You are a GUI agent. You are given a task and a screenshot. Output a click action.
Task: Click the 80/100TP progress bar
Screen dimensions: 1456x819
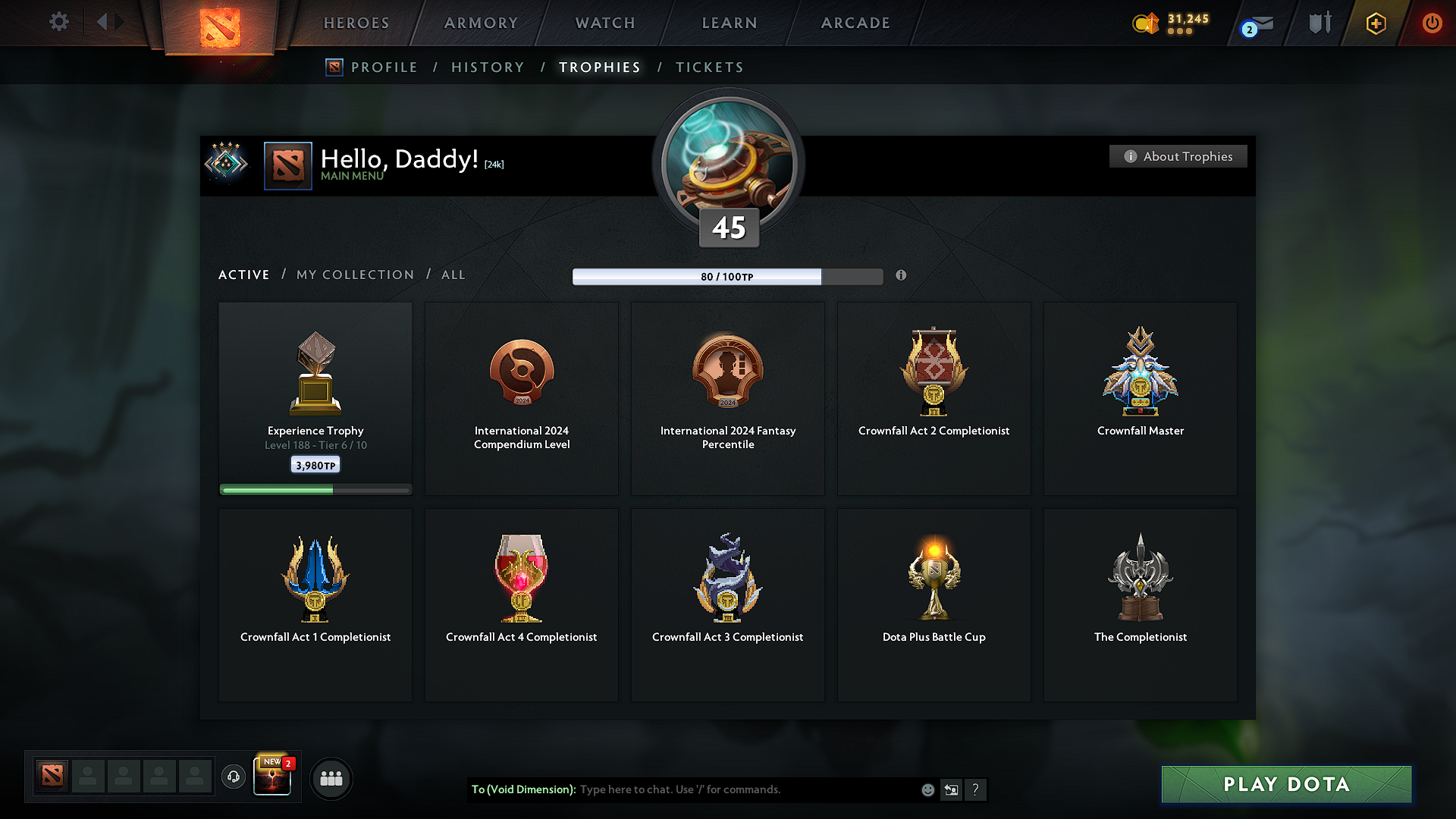(728, 277)
